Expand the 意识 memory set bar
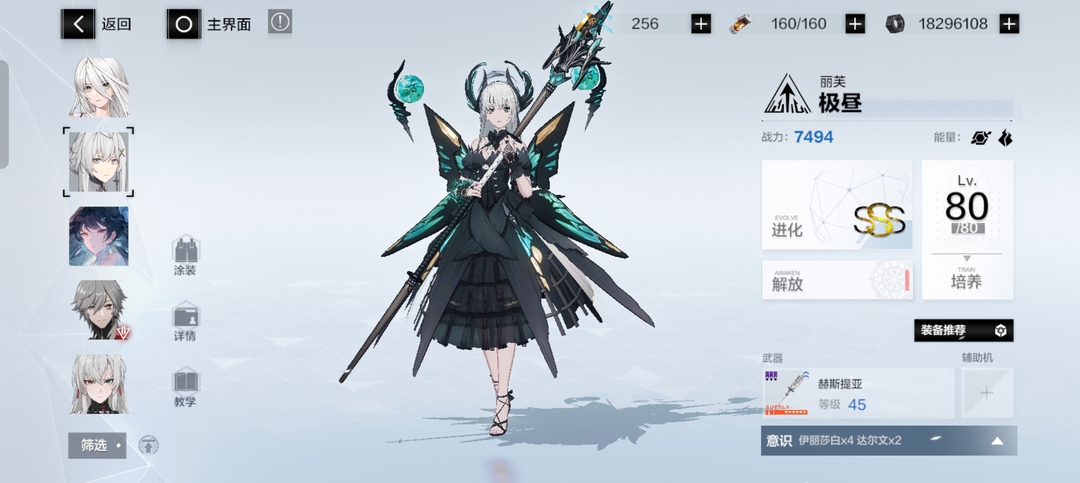1080x483 pixels. tap(888, 441)
